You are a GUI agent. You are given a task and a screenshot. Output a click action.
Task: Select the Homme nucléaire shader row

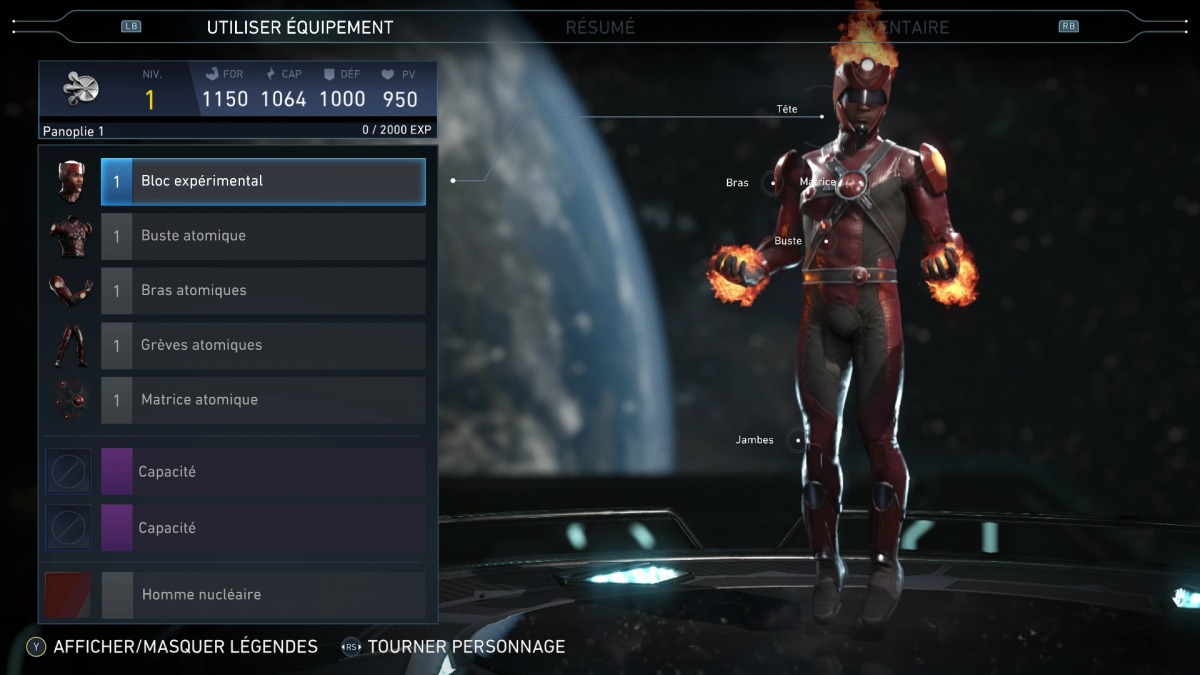tap(263, 595)
